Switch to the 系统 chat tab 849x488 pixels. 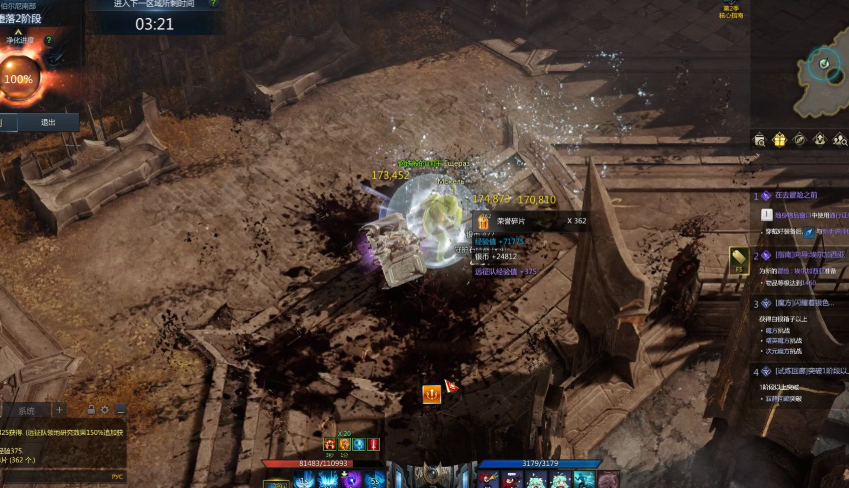(26, 410)
